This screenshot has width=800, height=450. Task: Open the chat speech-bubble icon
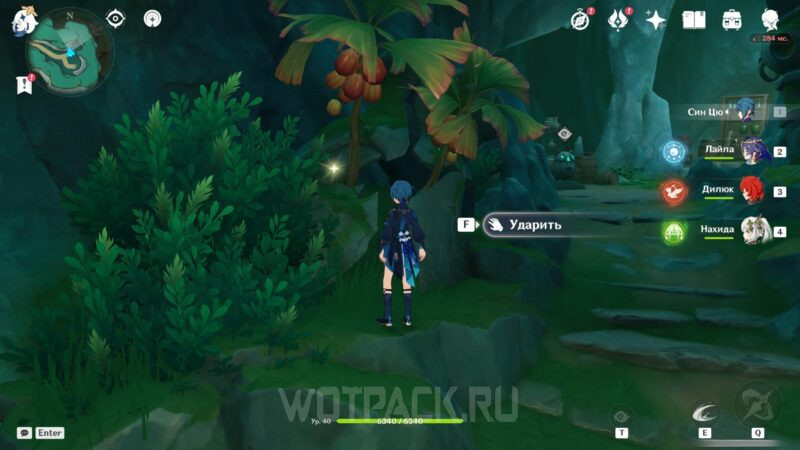(24, 433)
